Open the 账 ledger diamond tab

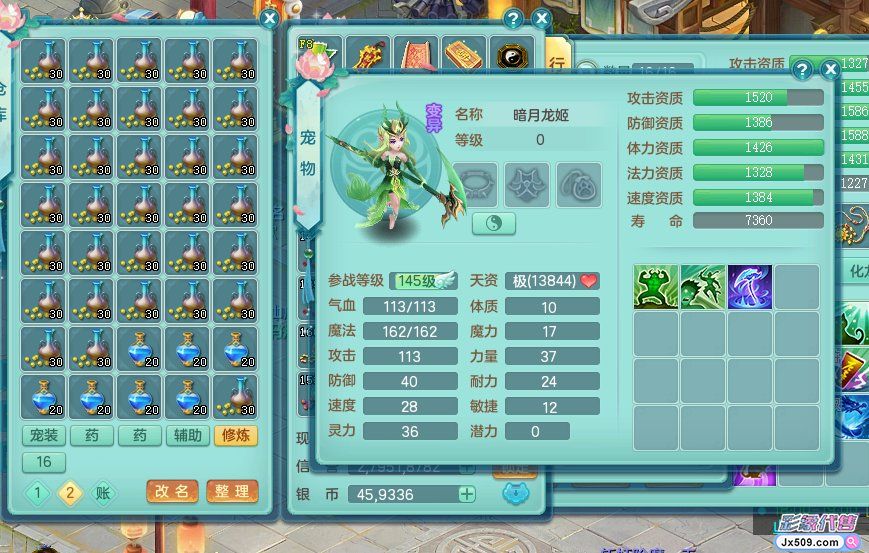pos(103,492)
